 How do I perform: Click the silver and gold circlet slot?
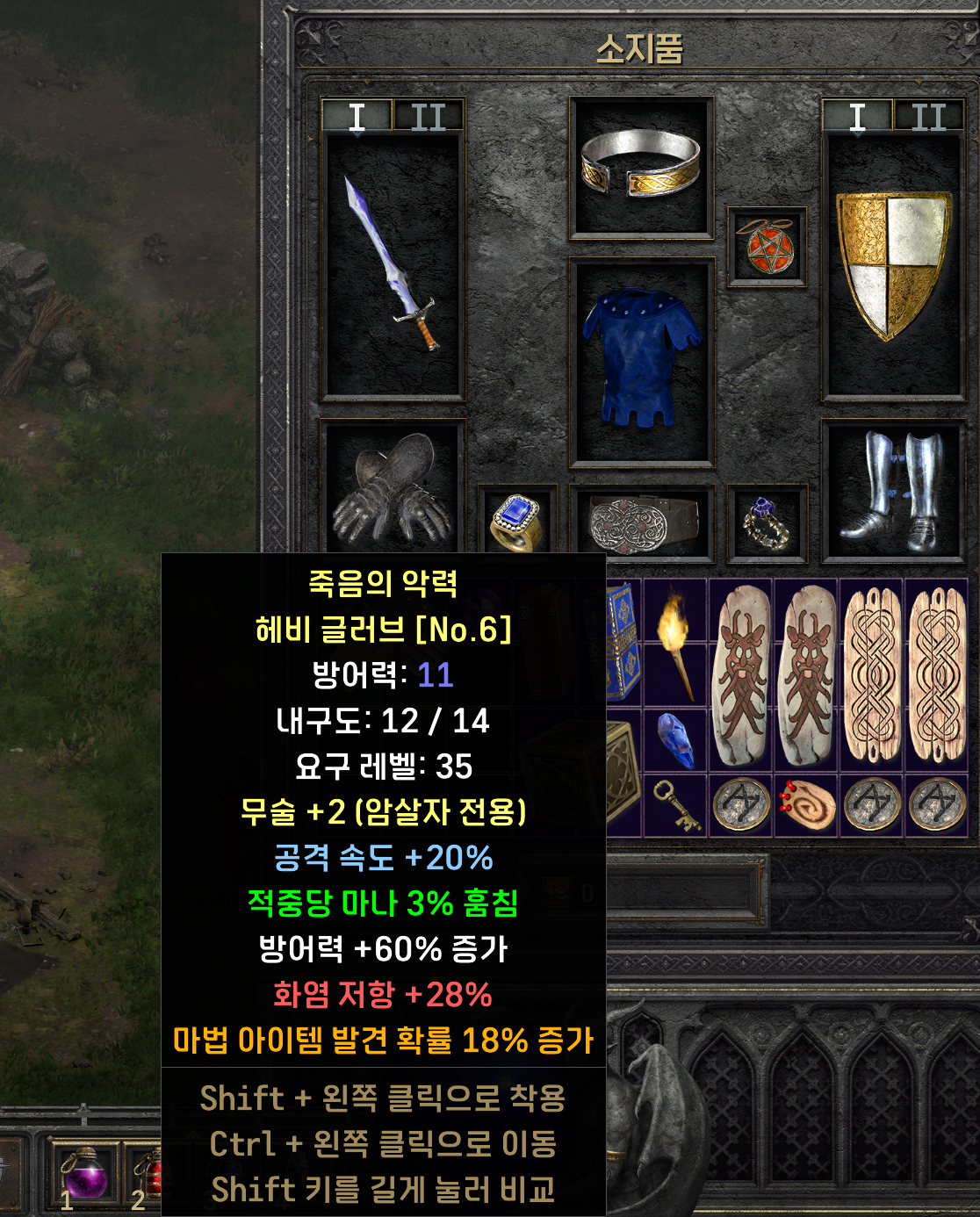pyautogui.click(x=641, y=165)
